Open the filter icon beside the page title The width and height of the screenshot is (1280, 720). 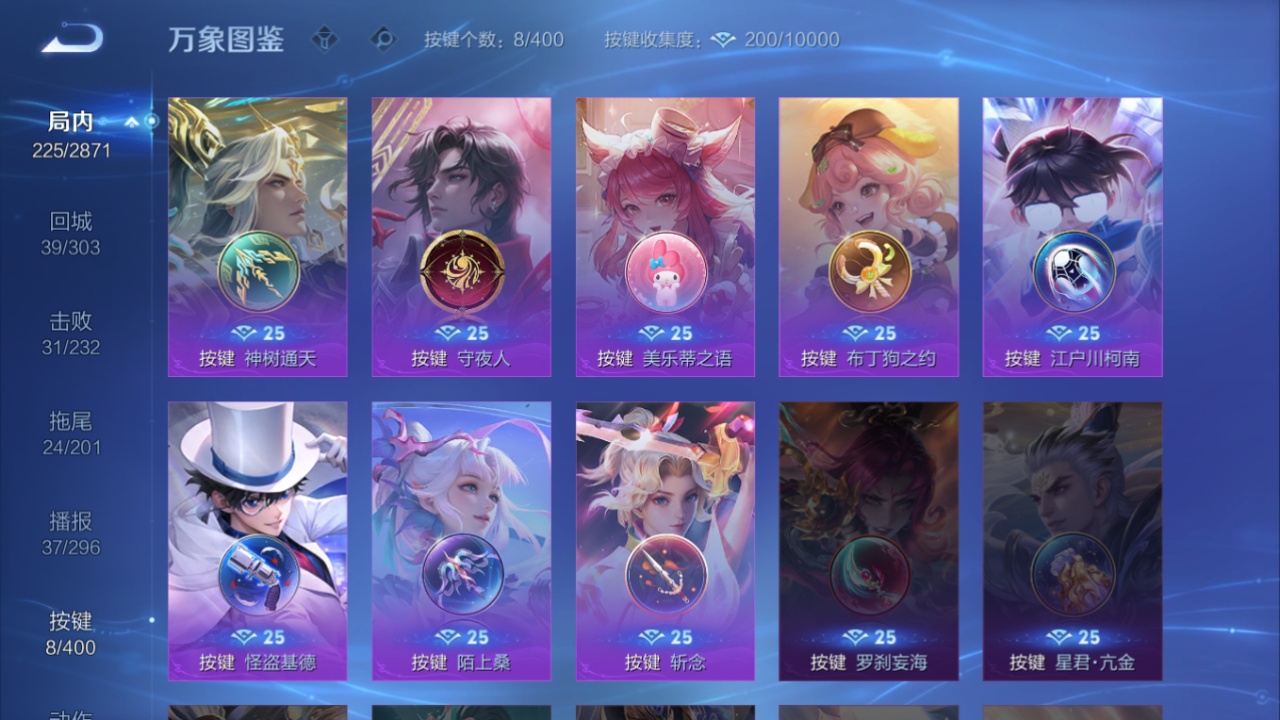click(326, 41)
